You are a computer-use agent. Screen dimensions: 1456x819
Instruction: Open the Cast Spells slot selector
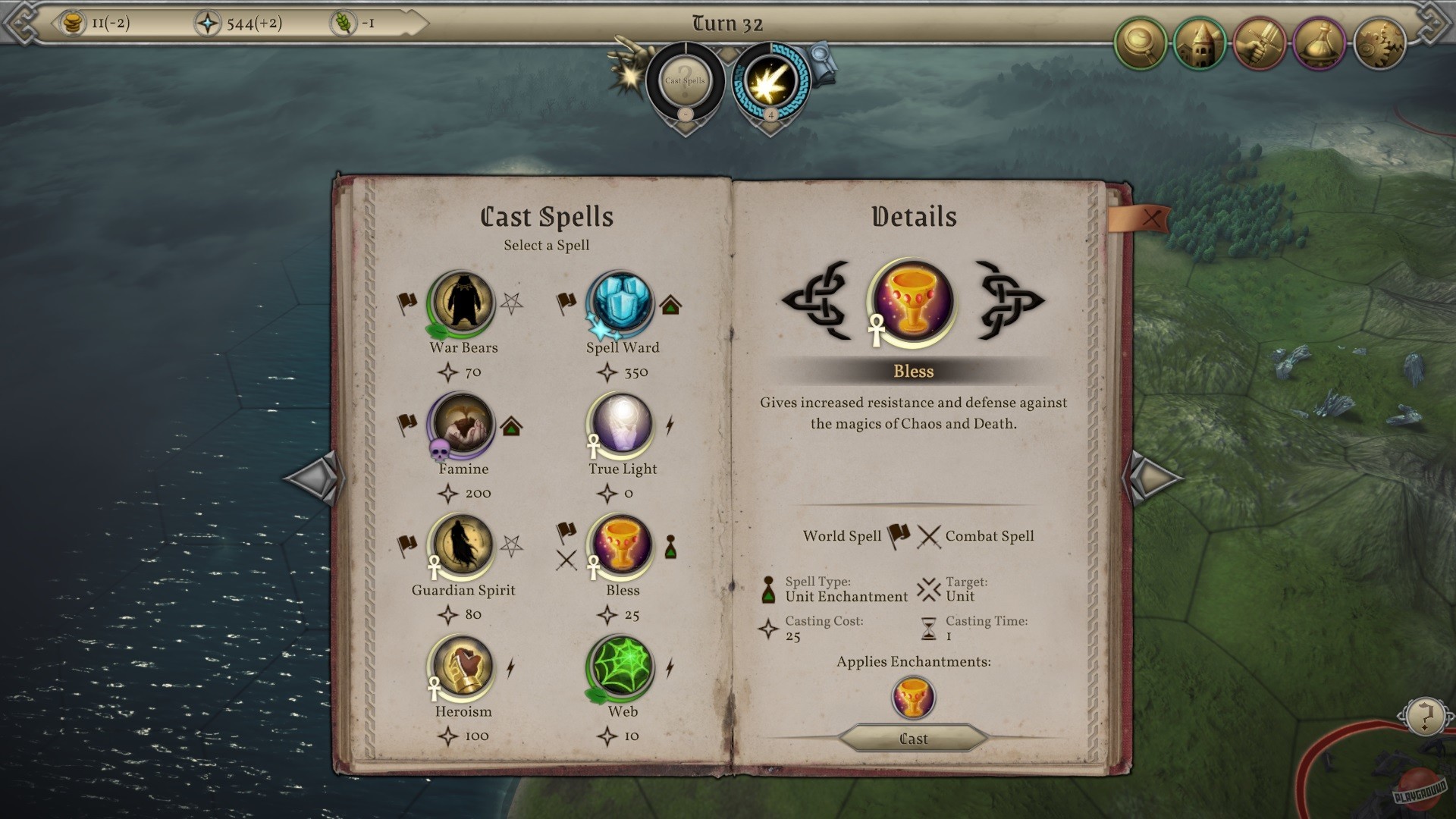[x=686, y=80]
